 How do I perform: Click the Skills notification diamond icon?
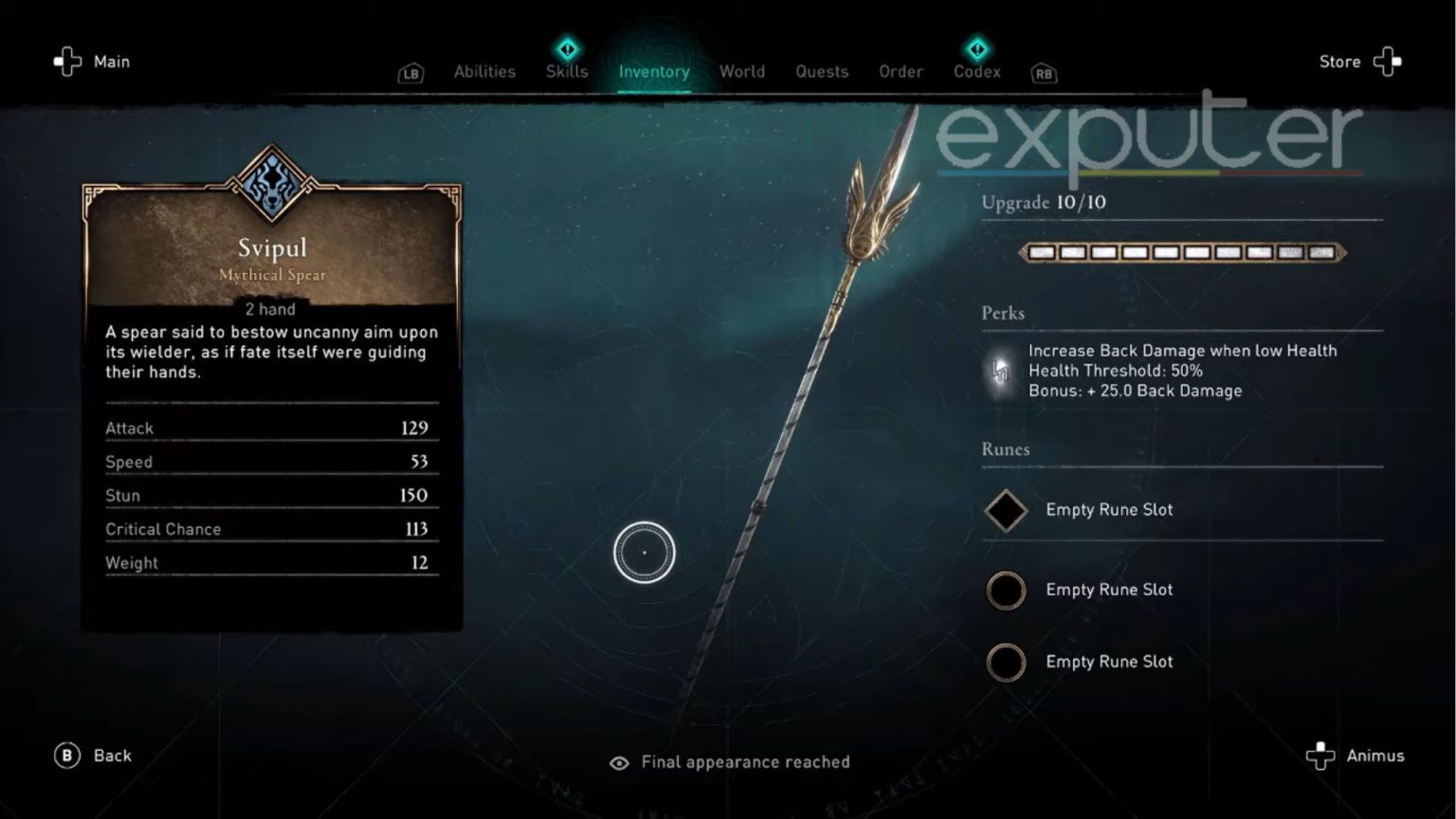566,49
